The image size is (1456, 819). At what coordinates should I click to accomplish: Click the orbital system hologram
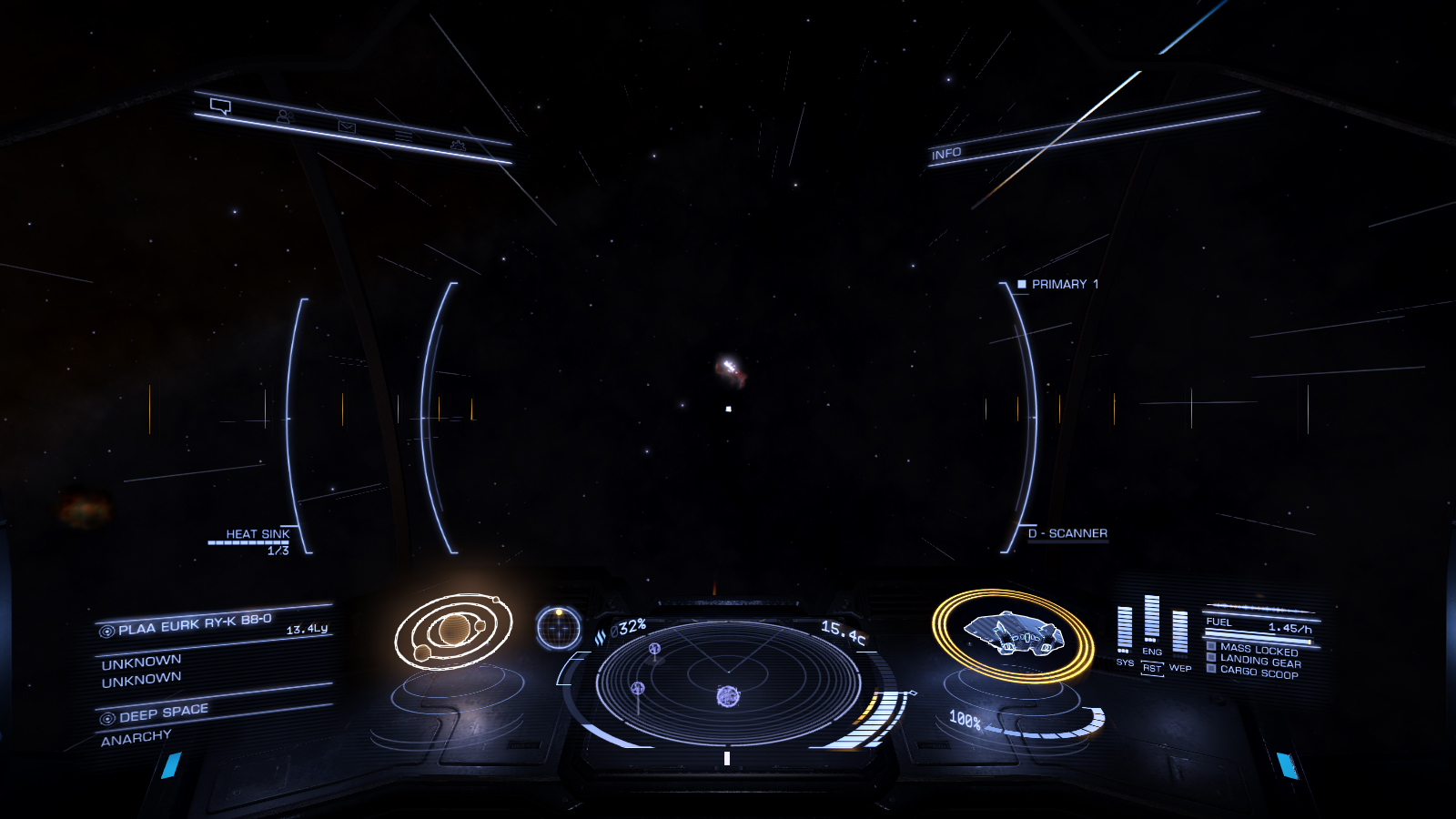tap(453, 630)
